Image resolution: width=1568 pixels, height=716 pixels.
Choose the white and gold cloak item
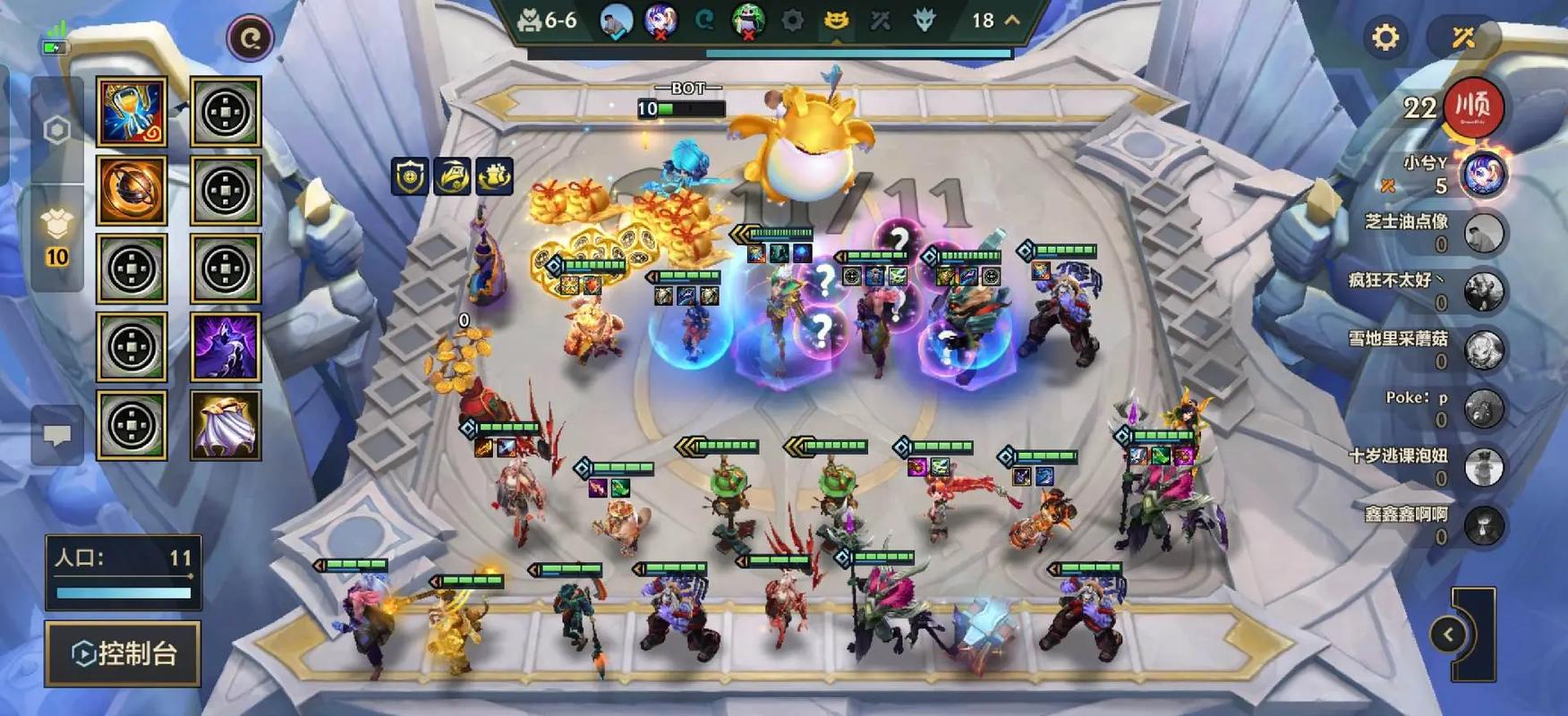tap(226, 425)
